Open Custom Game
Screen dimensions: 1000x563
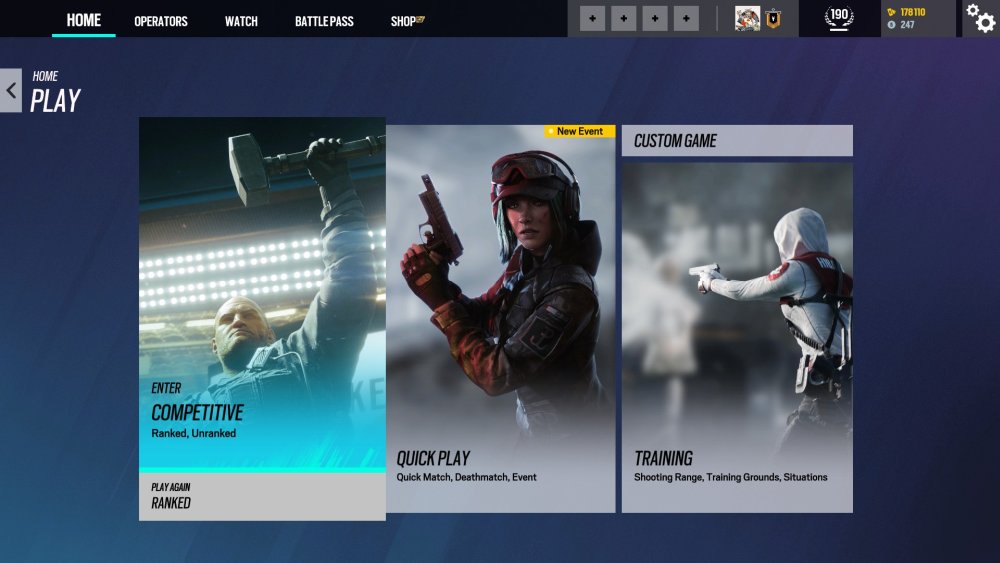pos(737,141)
